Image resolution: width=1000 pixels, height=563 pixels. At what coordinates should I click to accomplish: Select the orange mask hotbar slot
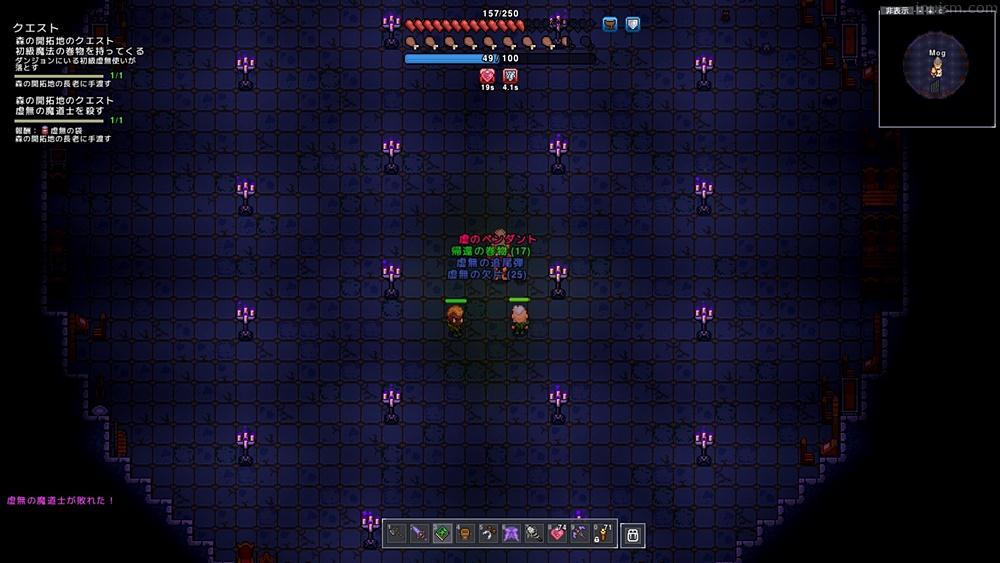464,534
